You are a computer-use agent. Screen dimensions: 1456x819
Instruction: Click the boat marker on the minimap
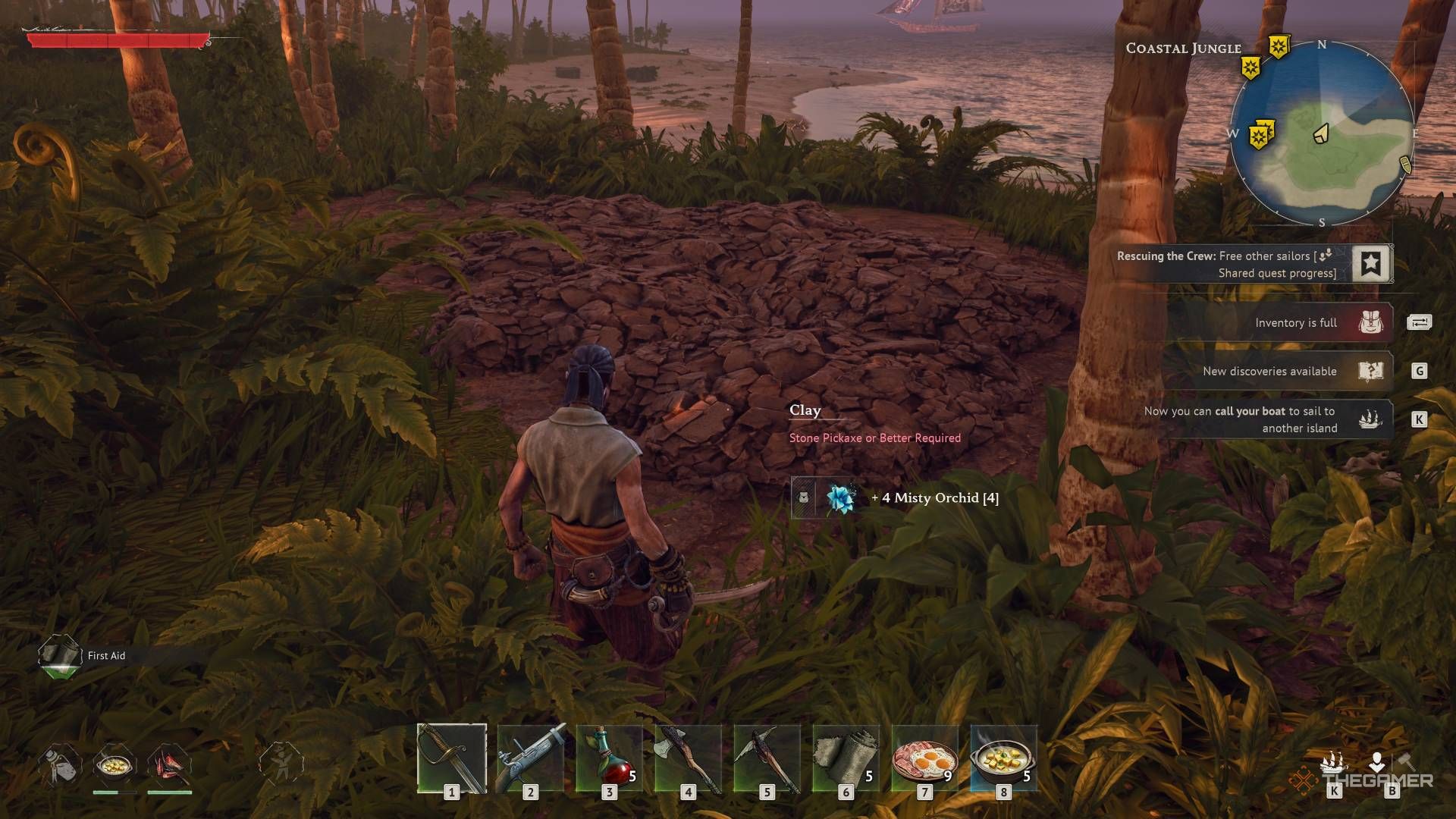(1404, 165)
